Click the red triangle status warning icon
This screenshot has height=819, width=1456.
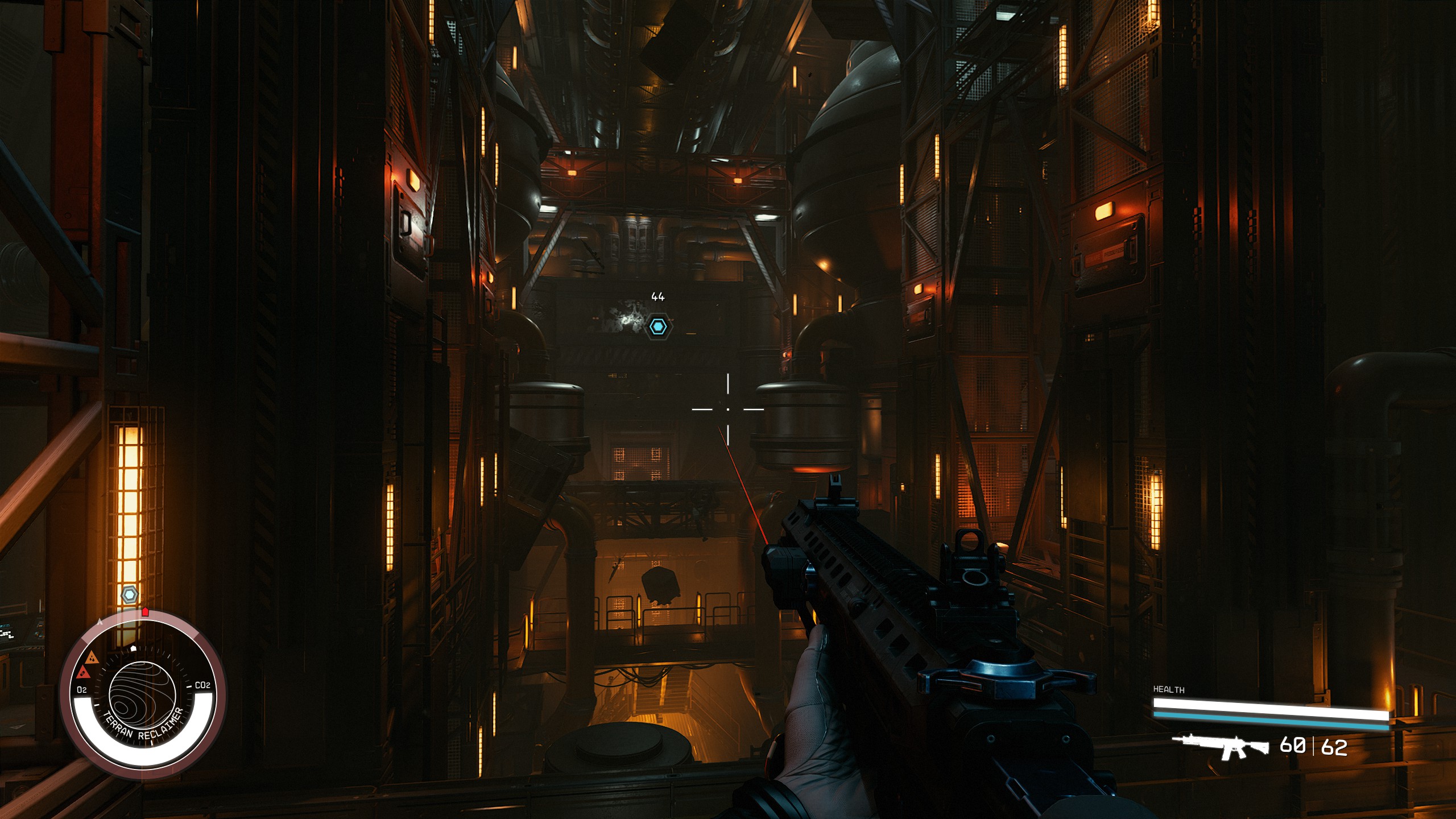click(x=84, y=673)
